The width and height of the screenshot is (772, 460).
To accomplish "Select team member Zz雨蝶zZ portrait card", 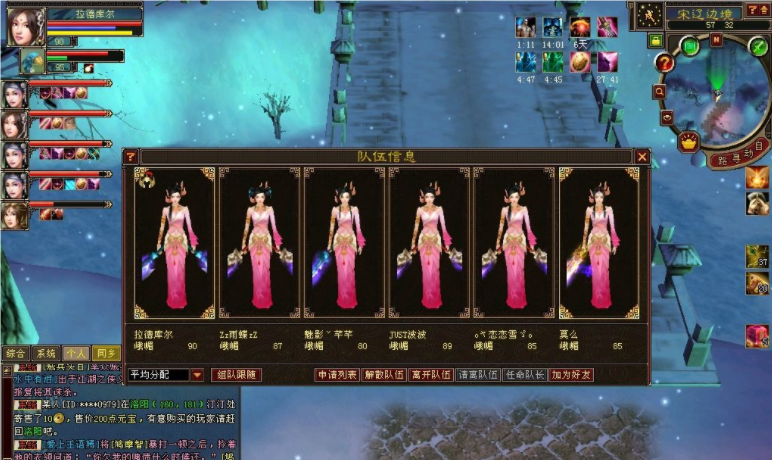I will (x=259, y=243).
